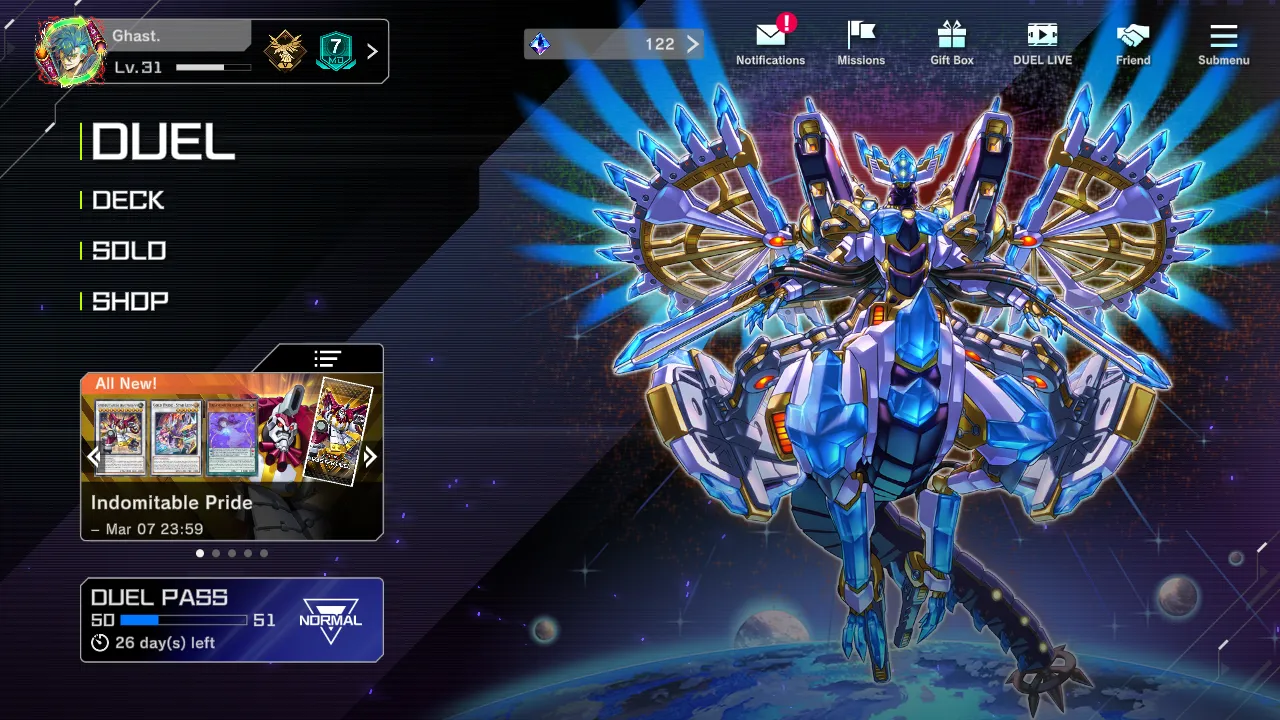
Task: Expand the Submenu
Action: [x=1224, y=44]
